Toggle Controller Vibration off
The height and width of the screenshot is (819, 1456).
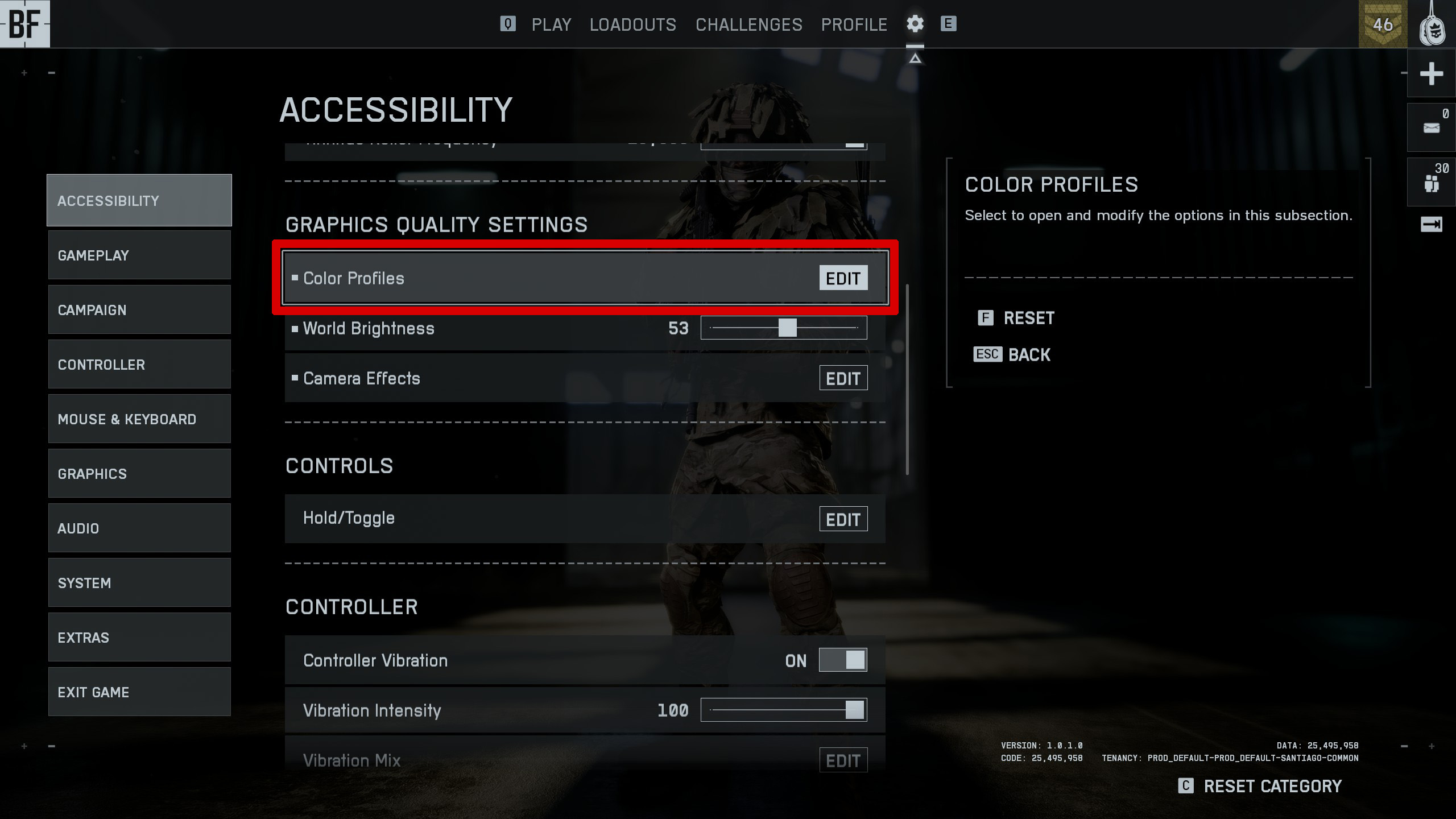click(843, 660)
